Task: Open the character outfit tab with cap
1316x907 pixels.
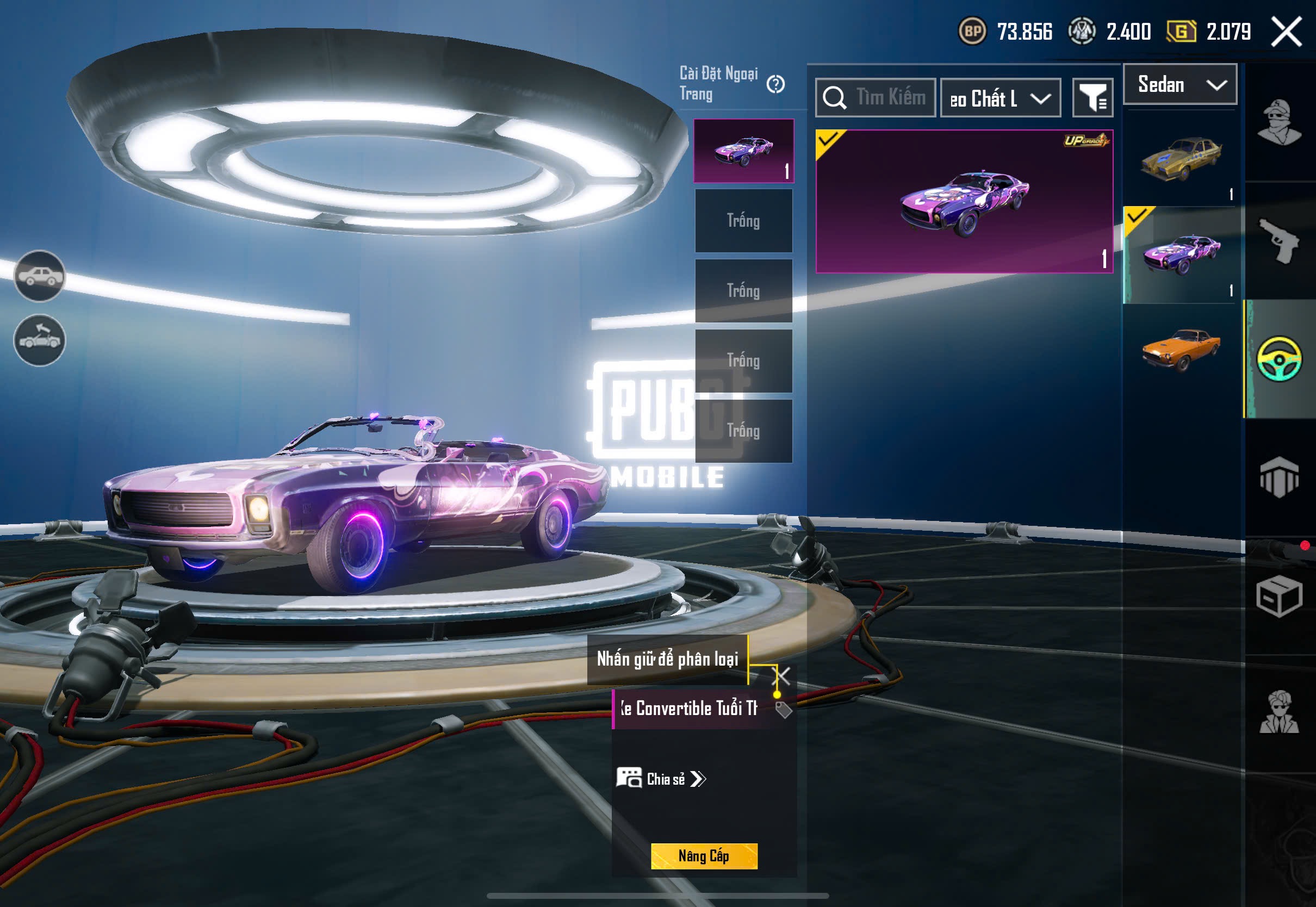Action: point(1279,122)
